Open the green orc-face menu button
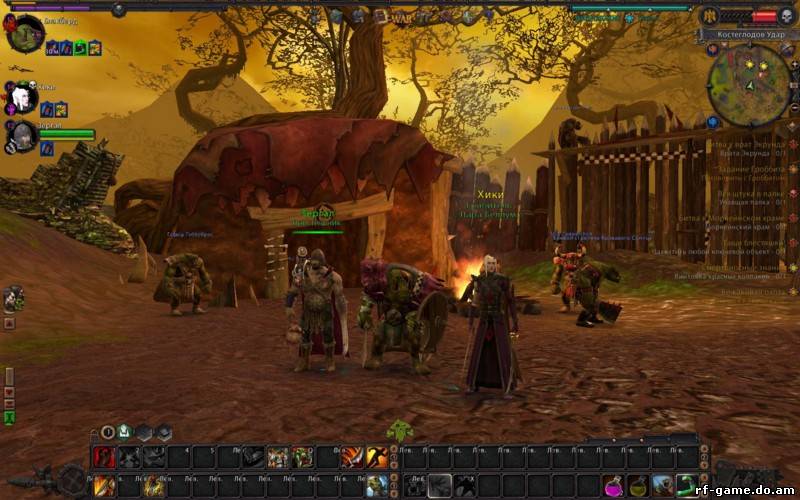 click(400, 430)
